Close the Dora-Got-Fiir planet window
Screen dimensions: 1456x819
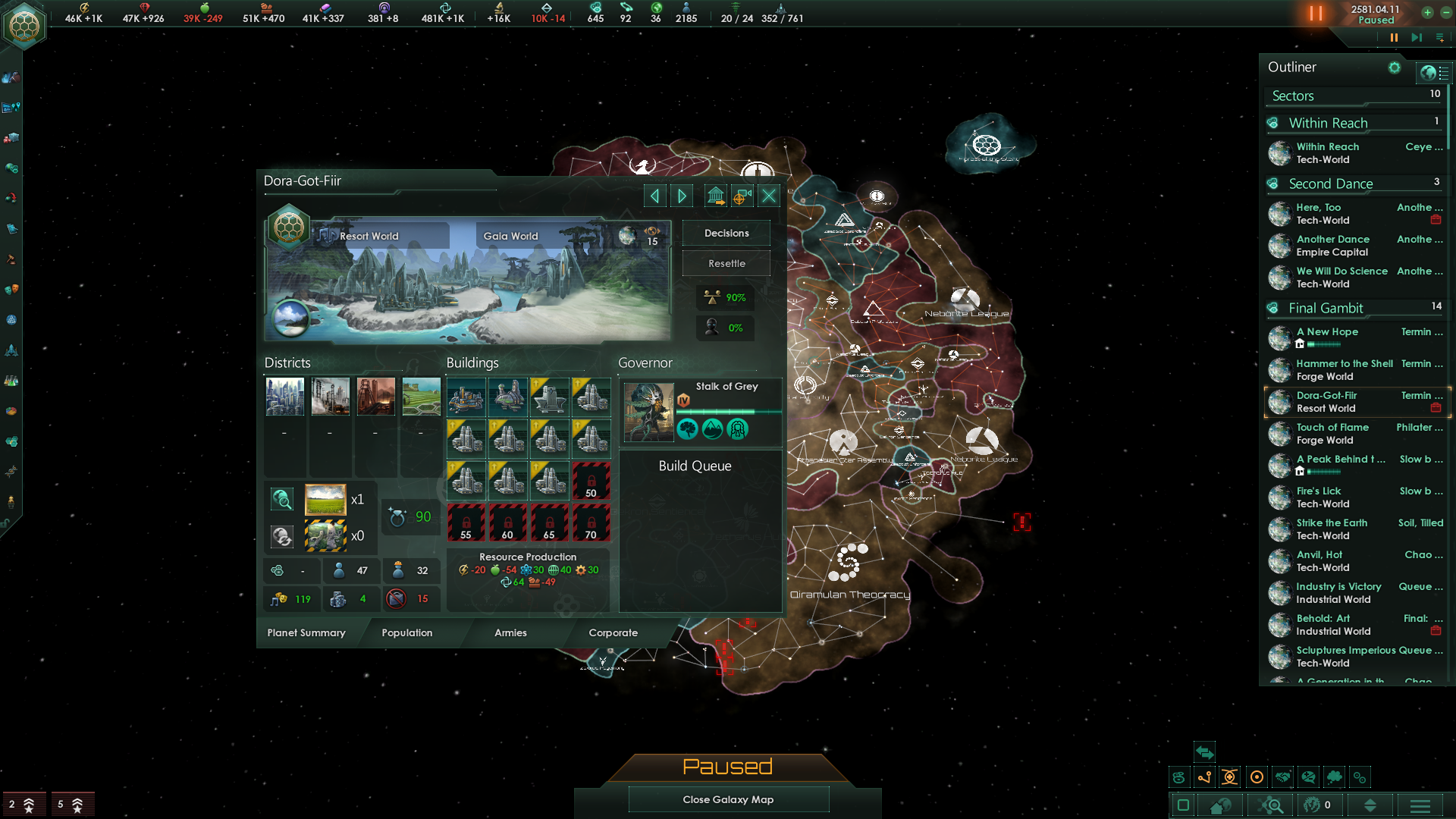click(769, 196)
